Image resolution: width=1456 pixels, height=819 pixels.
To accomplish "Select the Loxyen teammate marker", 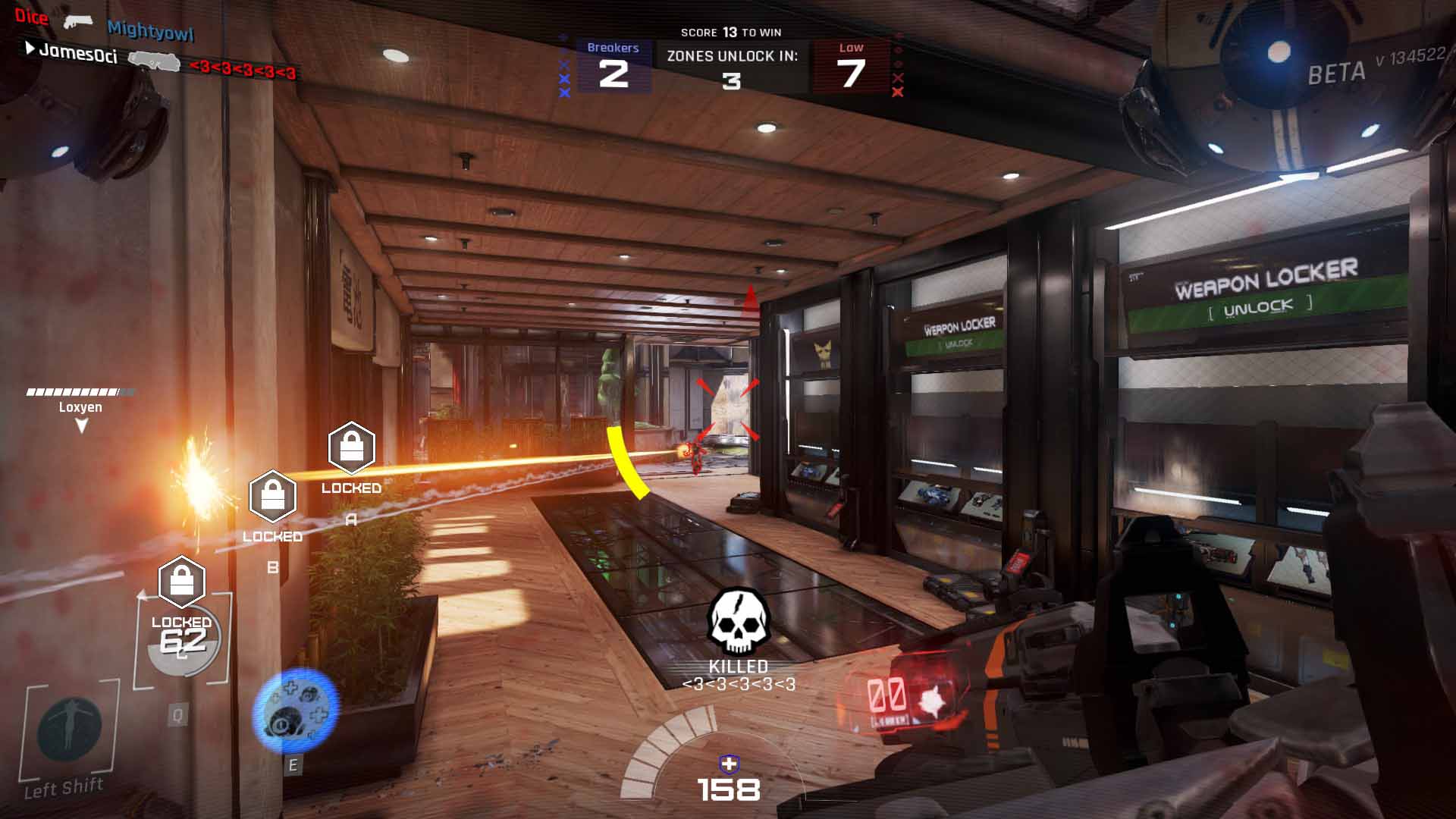I will [x=80, y=408].
